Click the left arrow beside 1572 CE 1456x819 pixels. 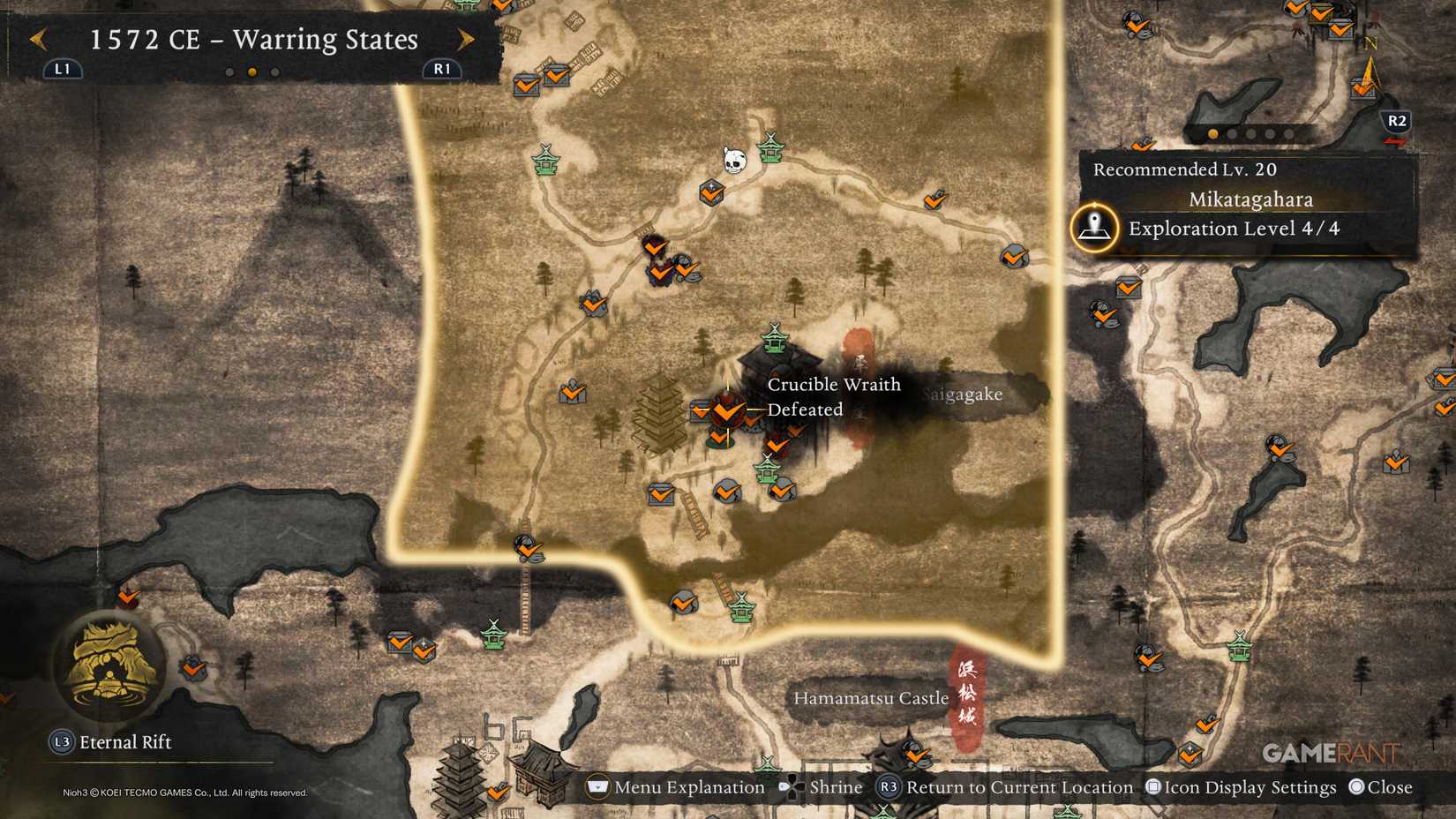[x=37, y=41]
